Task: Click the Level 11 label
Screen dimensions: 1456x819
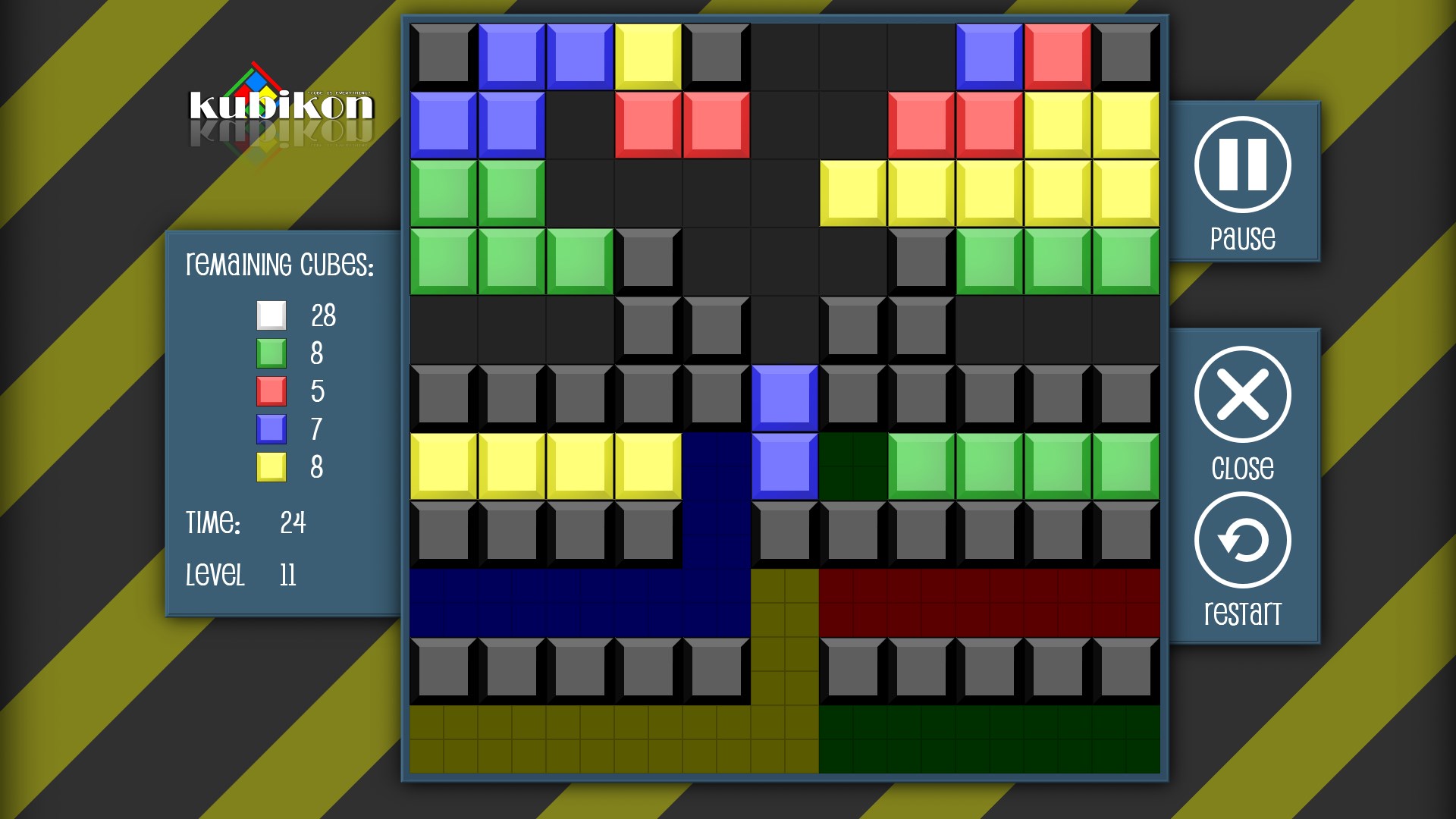Action: point(243,575)
